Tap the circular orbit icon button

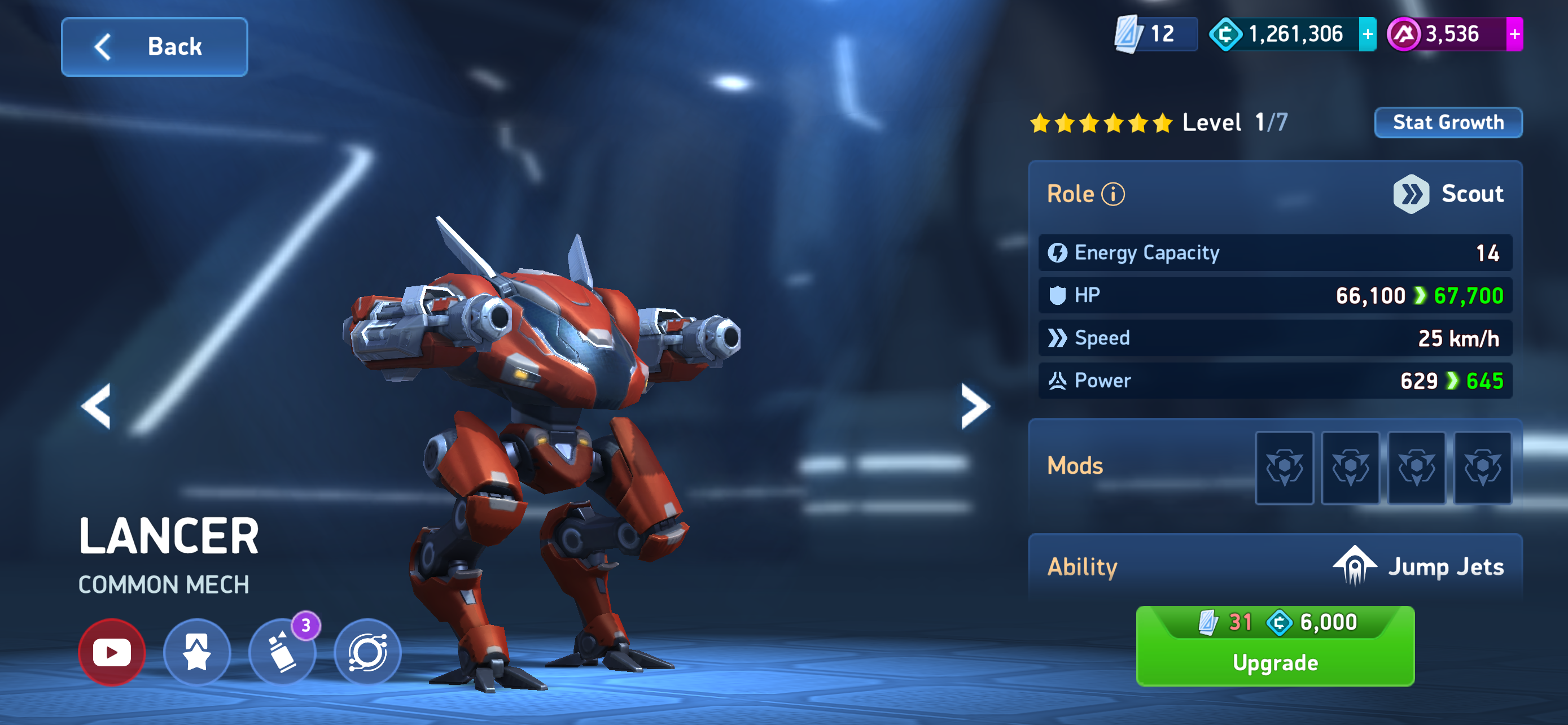tap(367, 653)
